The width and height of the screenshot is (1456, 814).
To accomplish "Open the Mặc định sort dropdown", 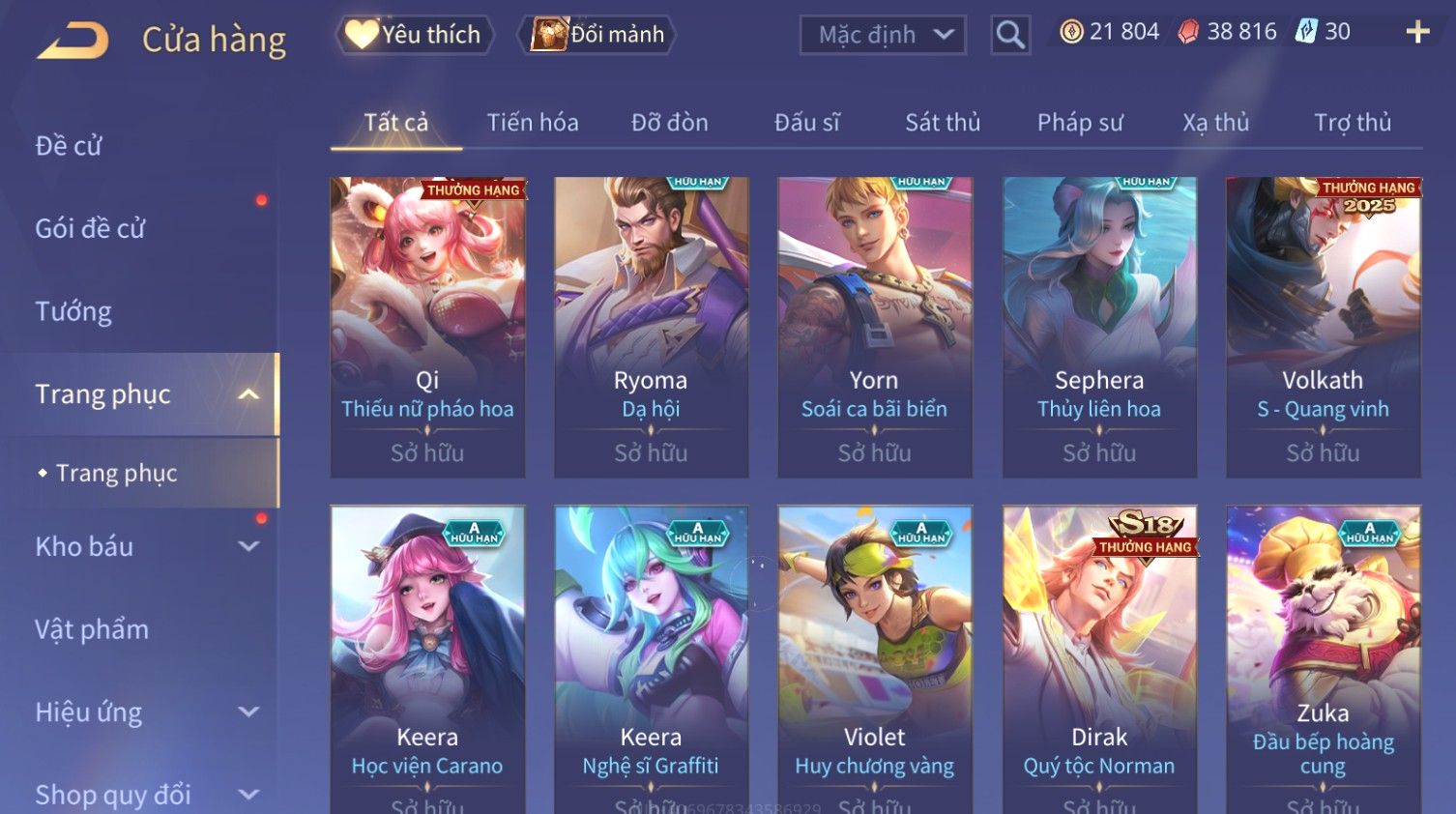I will point(882,35).
